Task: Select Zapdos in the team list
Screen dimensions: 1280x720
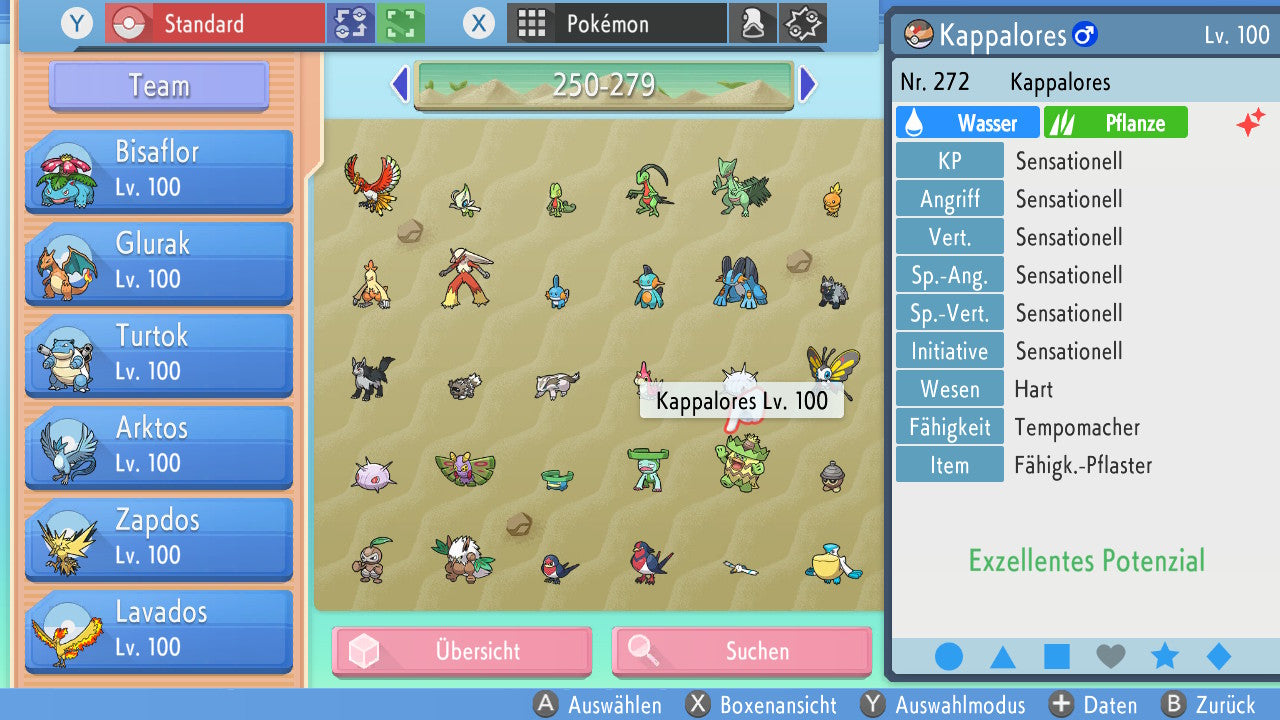Action: click(x=159, y=538)
